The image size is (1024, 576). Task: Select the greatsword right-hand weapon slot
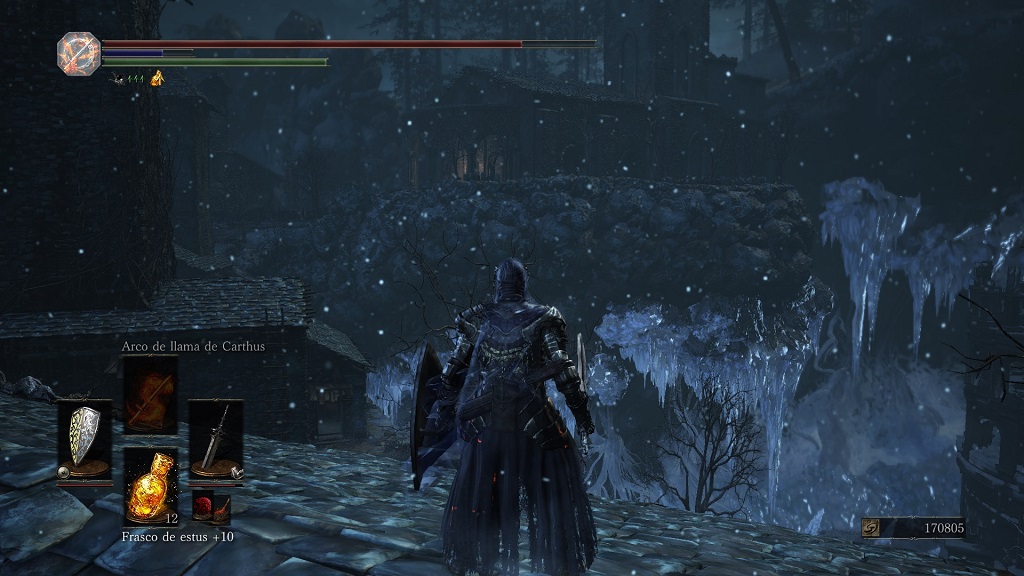[x=215, y=438]
